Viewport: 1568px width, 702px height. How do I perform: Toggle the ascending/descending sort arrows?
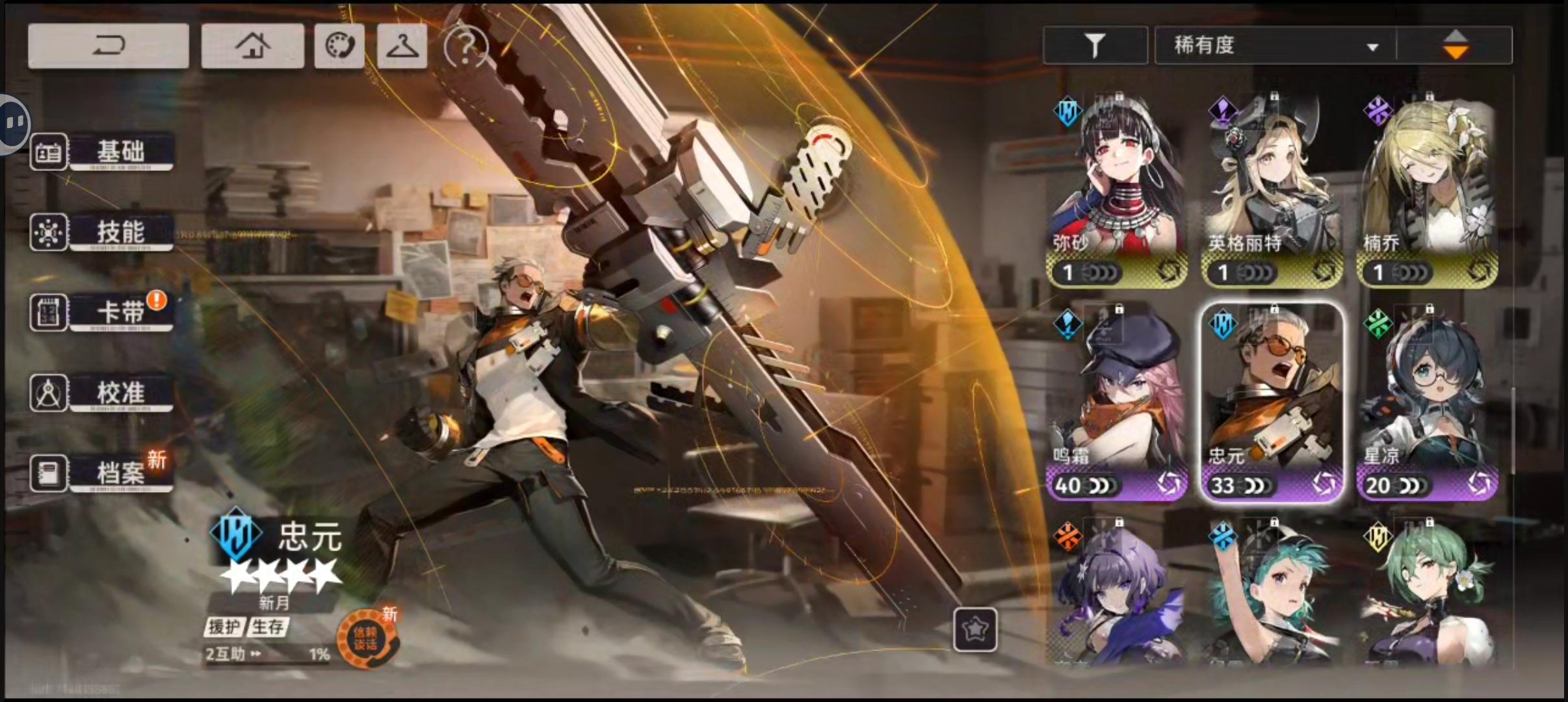point(1456,44)
